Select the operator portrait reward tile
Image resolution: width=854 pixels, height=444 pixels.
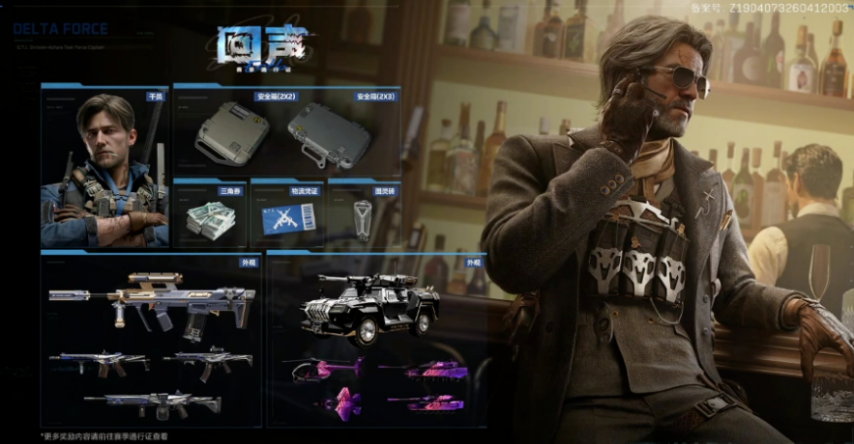[105, 167]
